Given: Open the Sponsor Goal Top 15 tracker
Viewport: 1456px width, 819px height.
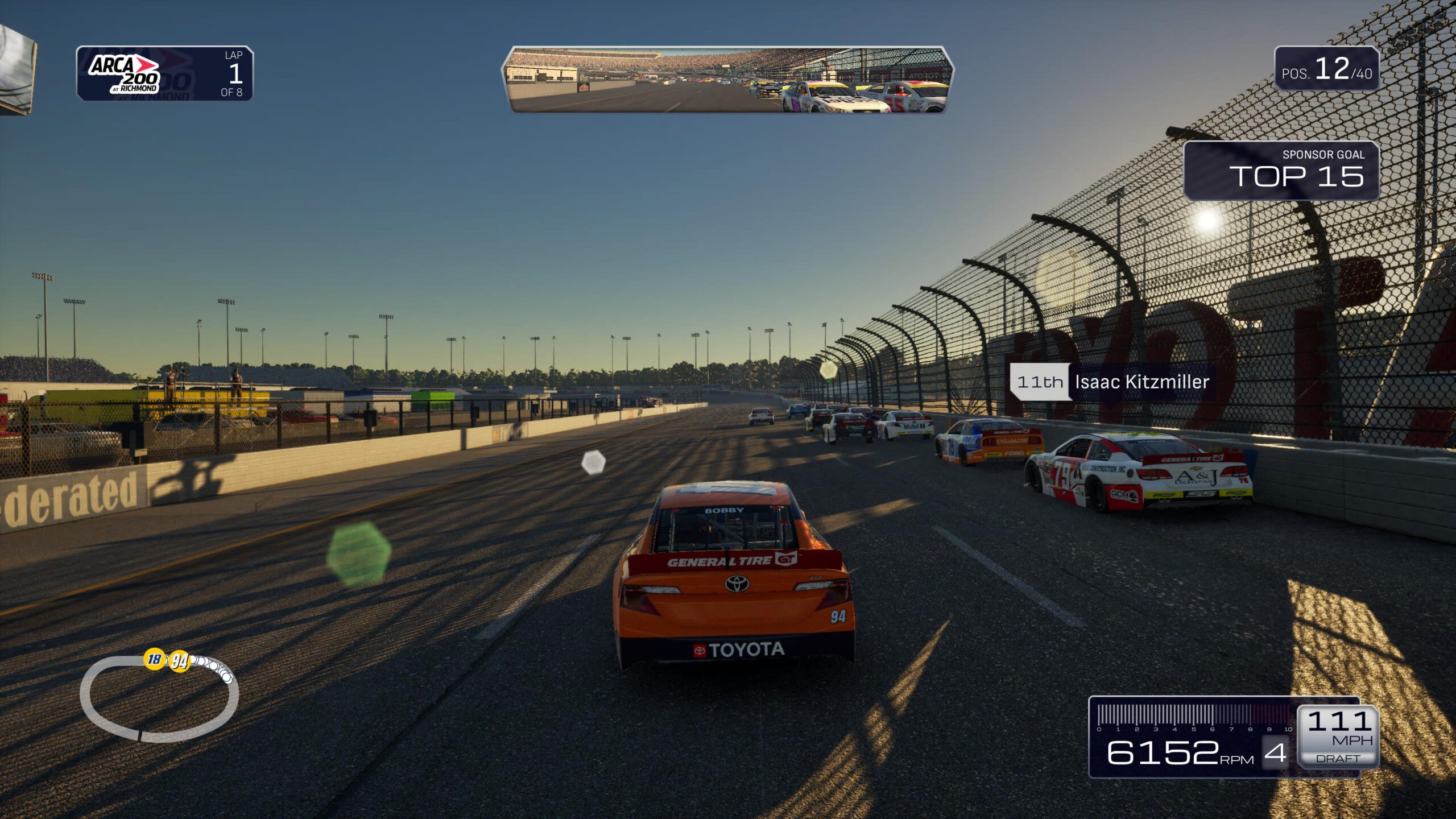Looking at the screenshot, I should 1281,171.
